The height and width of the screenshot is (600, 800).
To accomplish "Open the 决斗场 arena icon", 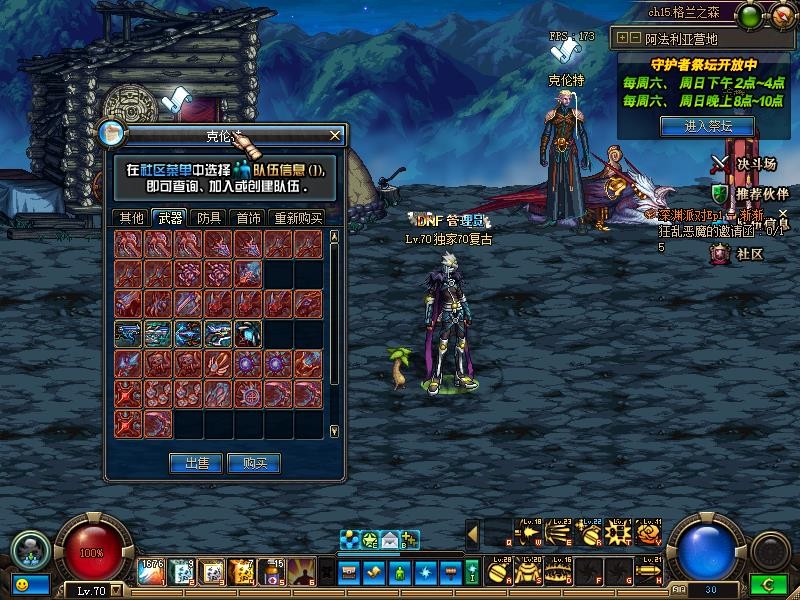I will coord(721,163).
